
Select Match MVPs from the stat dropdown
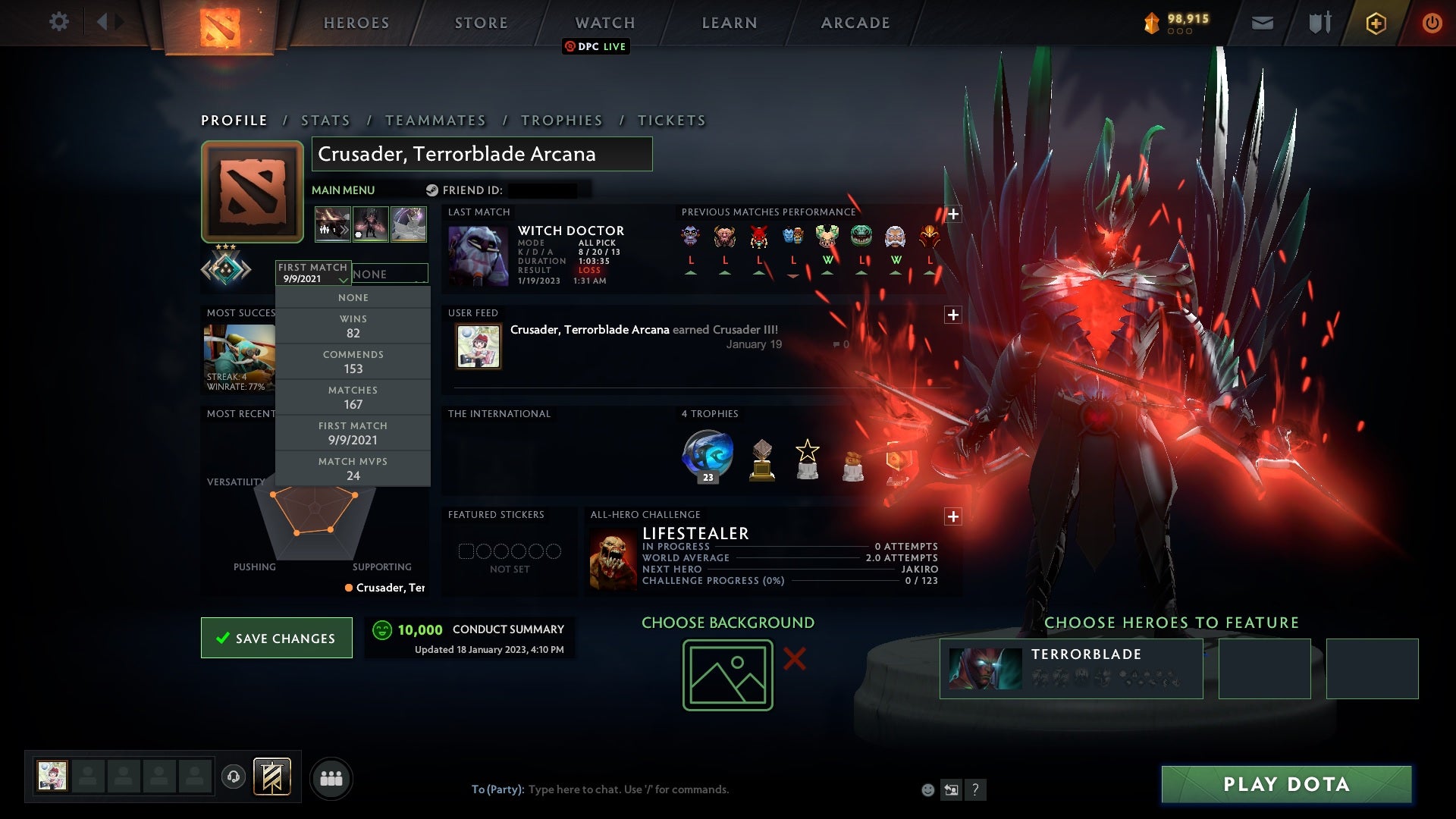353,468
